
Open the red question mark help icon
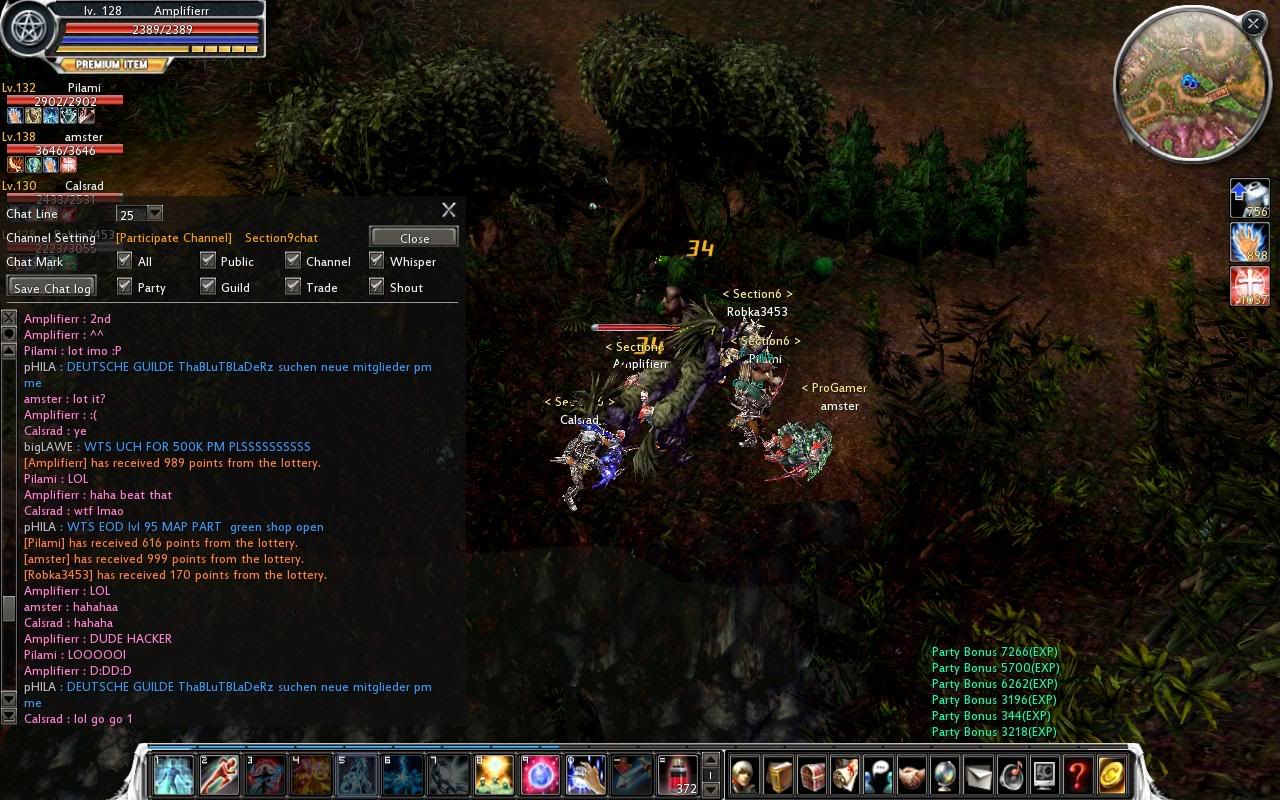coord(1077,775)
